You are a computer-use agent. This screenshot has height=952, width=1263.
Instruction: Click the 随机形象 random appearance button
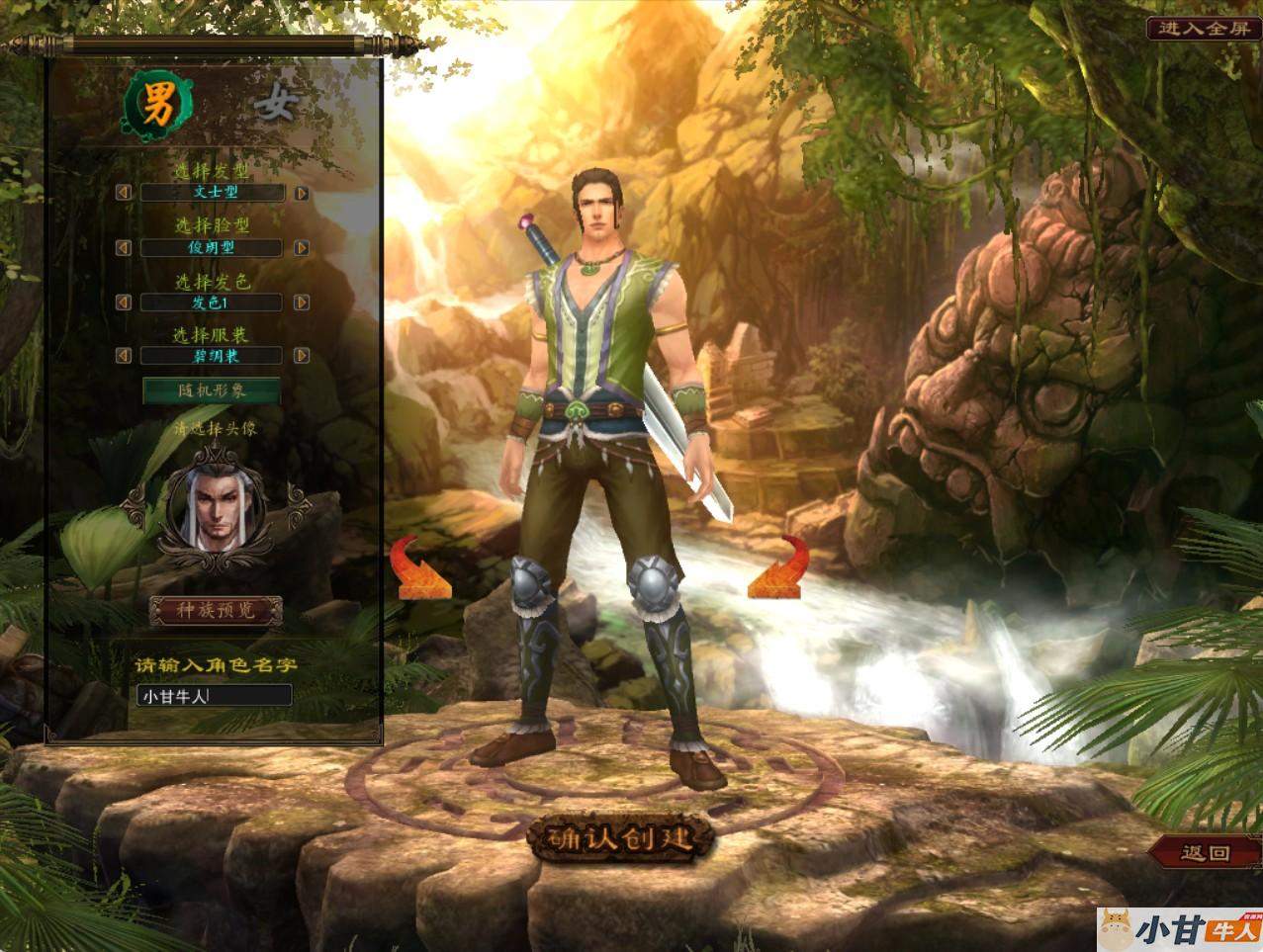tap(212, 390)
